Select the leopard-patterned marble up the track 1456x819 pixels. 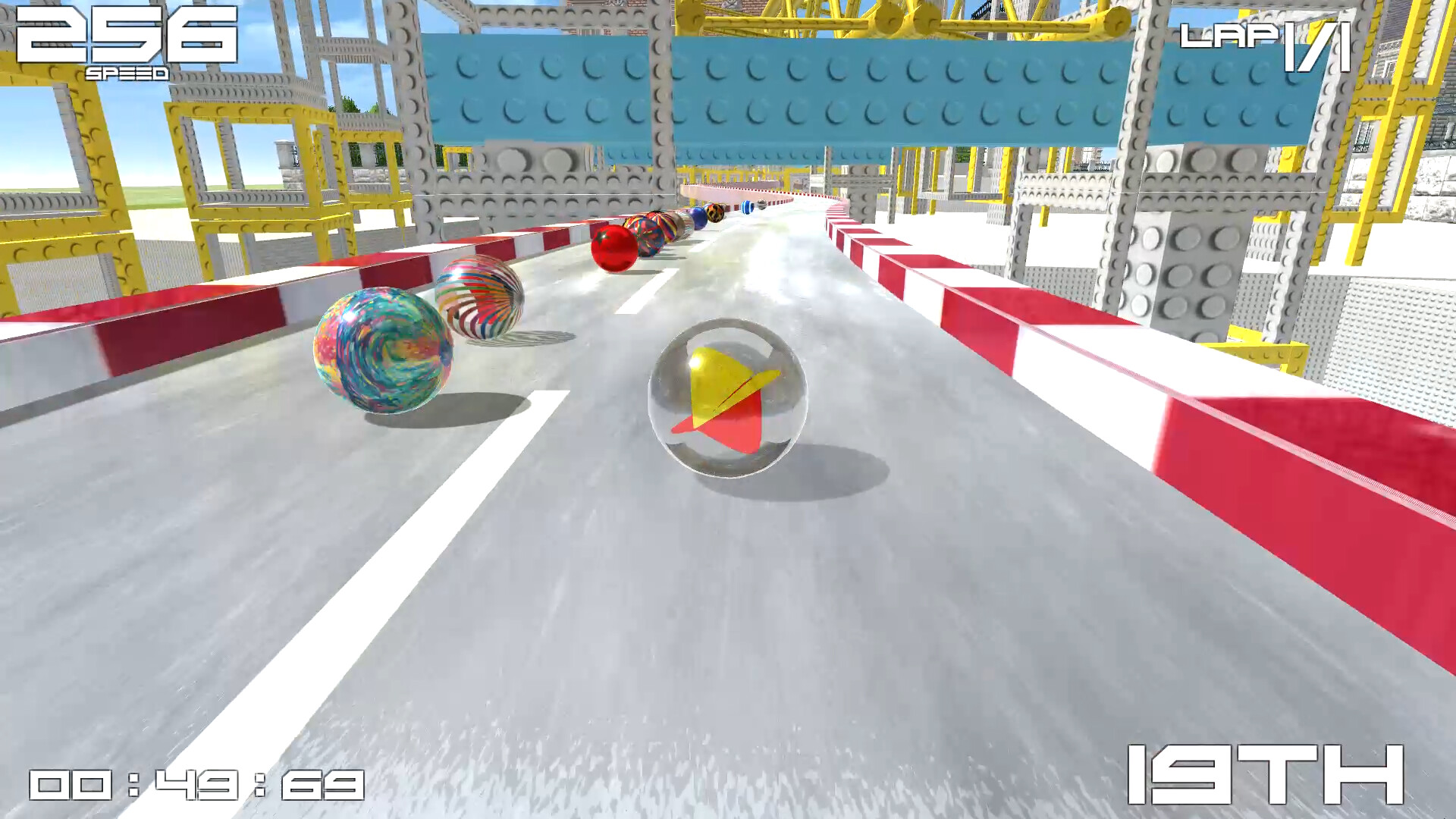click(715, 212)
